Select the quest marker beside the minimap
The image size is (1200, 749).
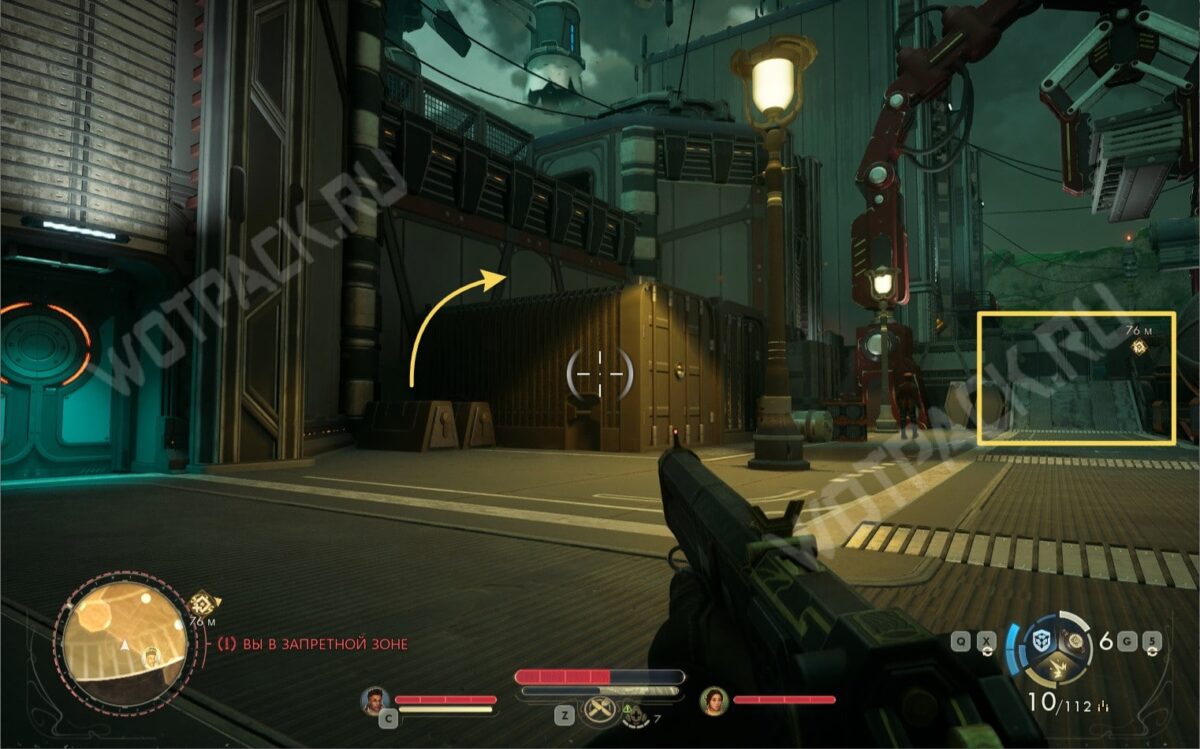tap(204, 603)
